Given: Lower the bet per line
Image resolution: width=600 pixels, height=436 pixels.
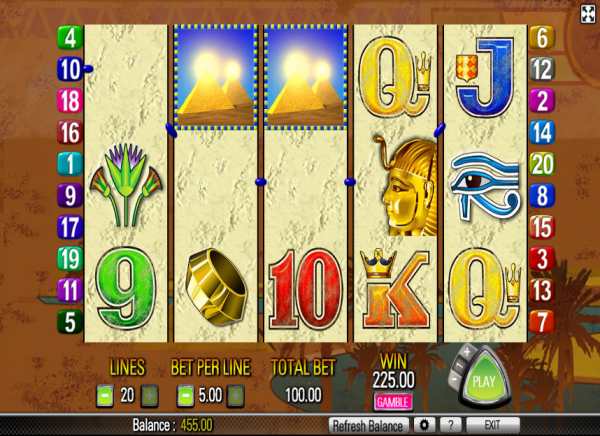Looking at the screenshot, I should tap(185, 396).
